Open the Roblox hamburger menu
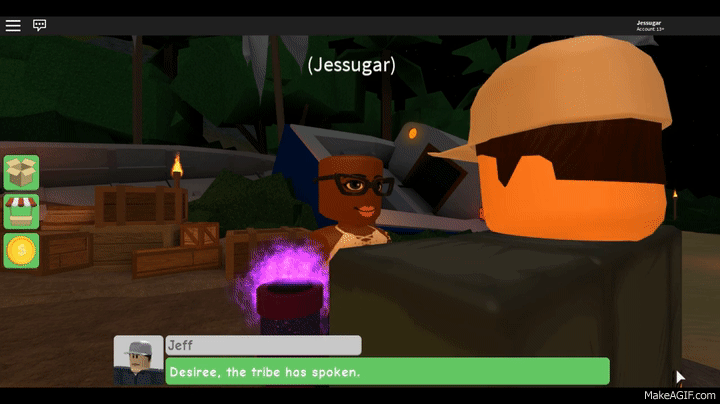This screenshot has width=720, height=404. (x=13, y=25)
